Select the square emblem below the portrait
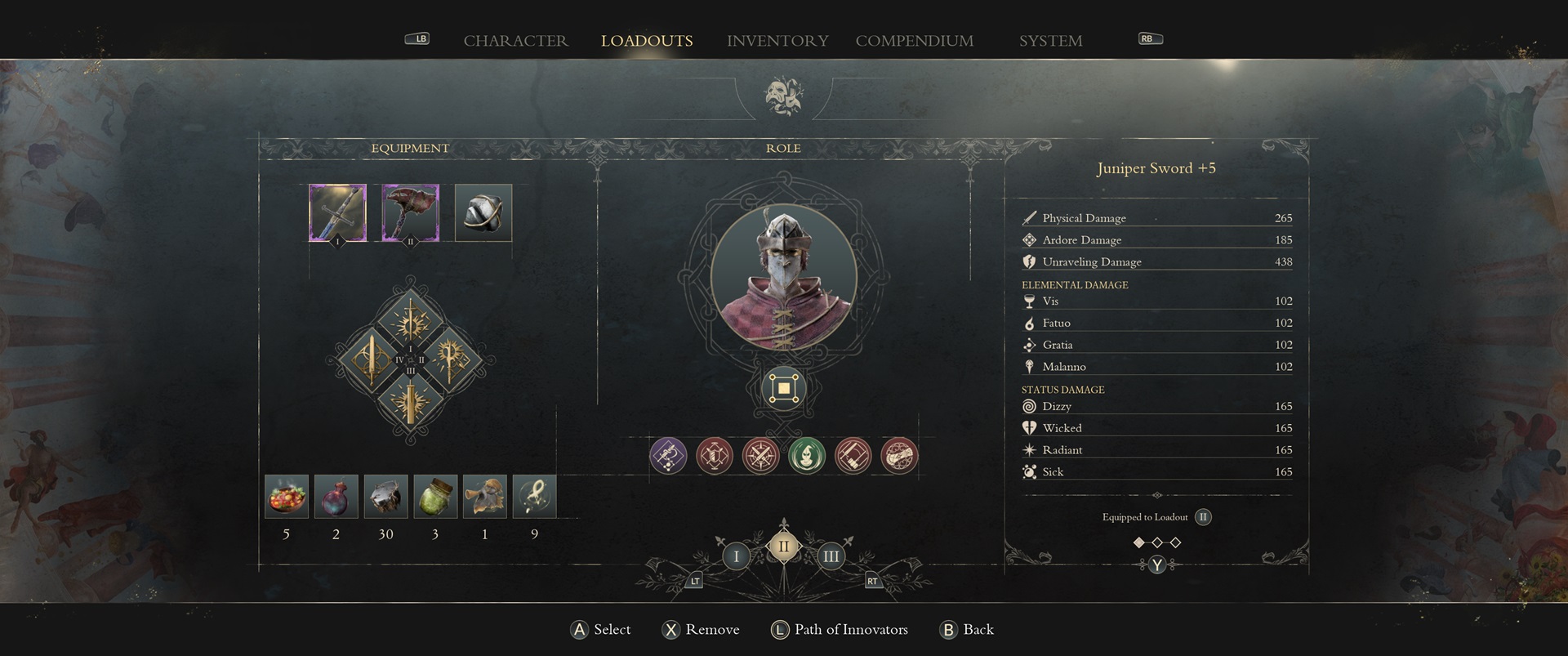 click(x=783, y=389)
